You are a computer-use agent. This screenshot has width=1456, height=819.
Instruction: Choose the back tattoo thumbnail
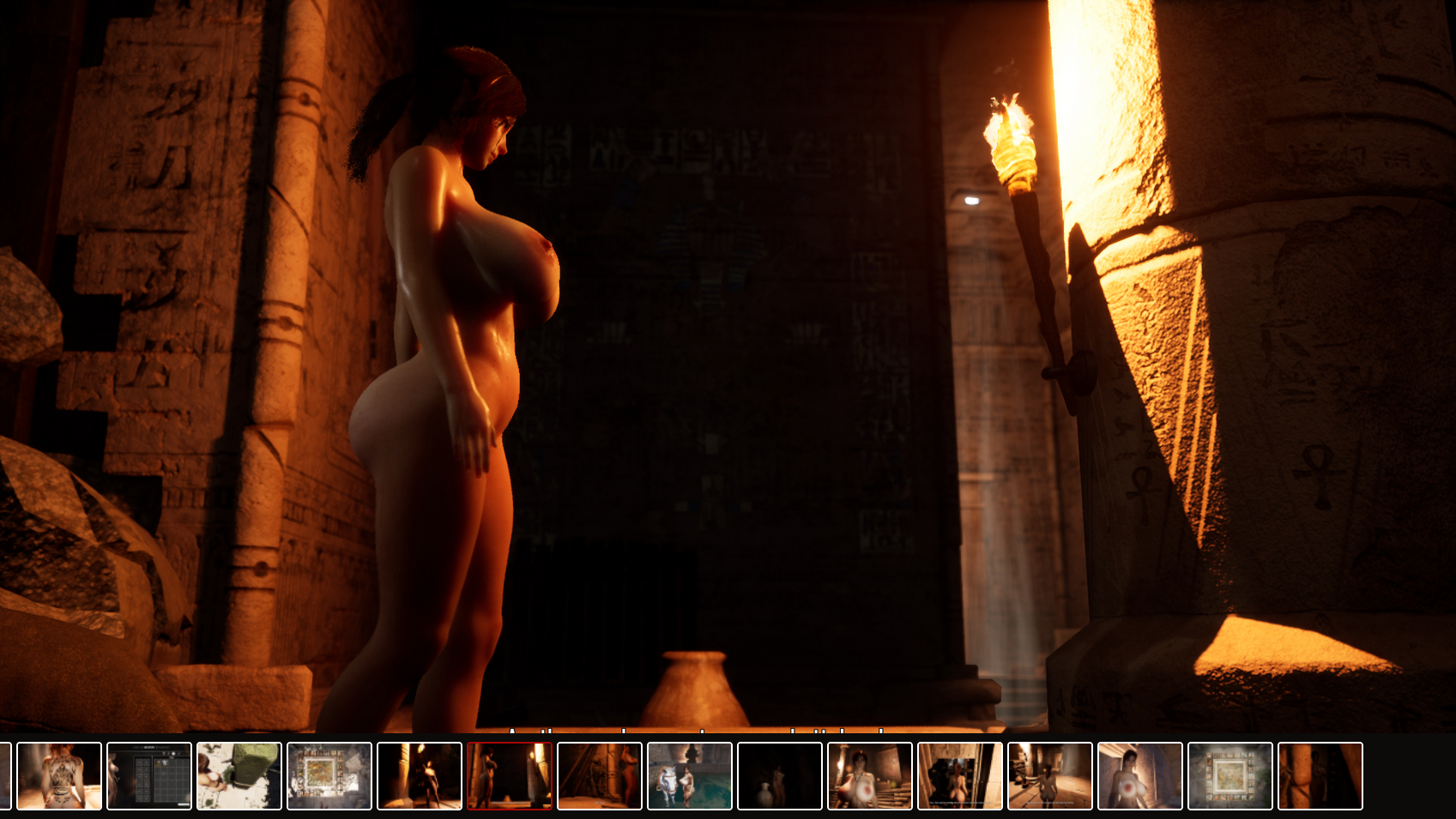pos(59,776)
